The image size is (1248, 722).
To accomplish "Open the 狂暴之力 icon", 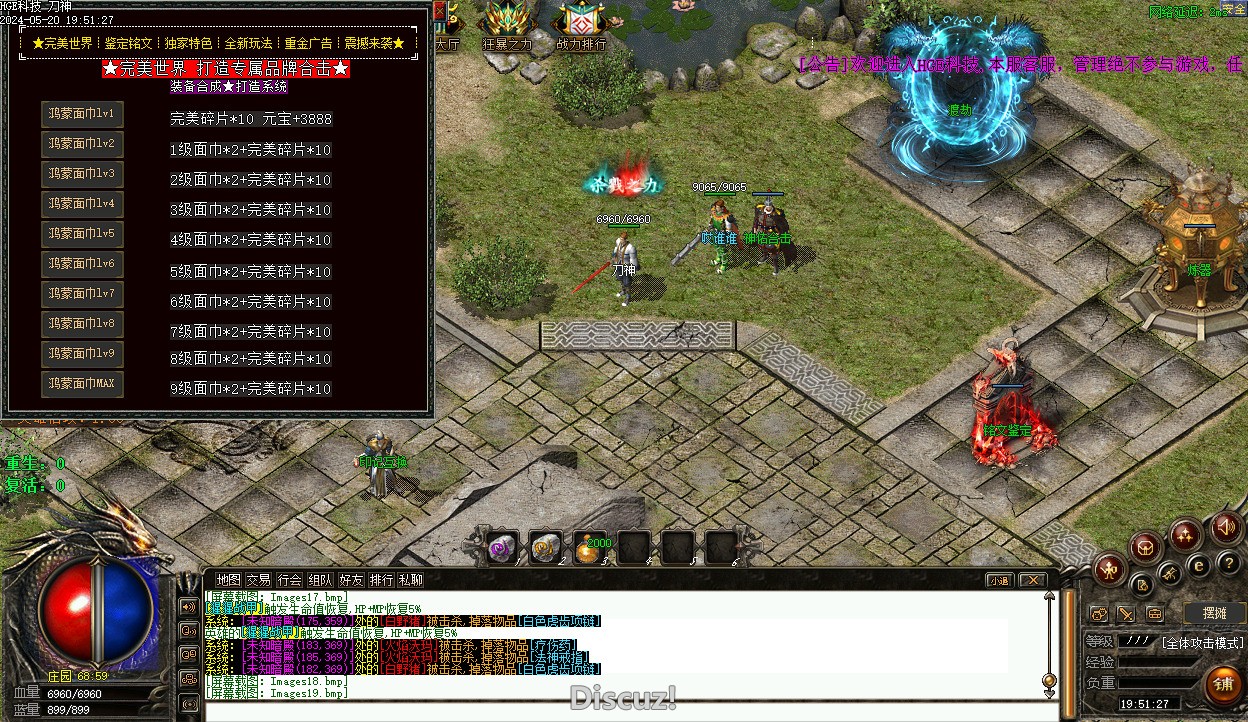I will pos(507,24).
